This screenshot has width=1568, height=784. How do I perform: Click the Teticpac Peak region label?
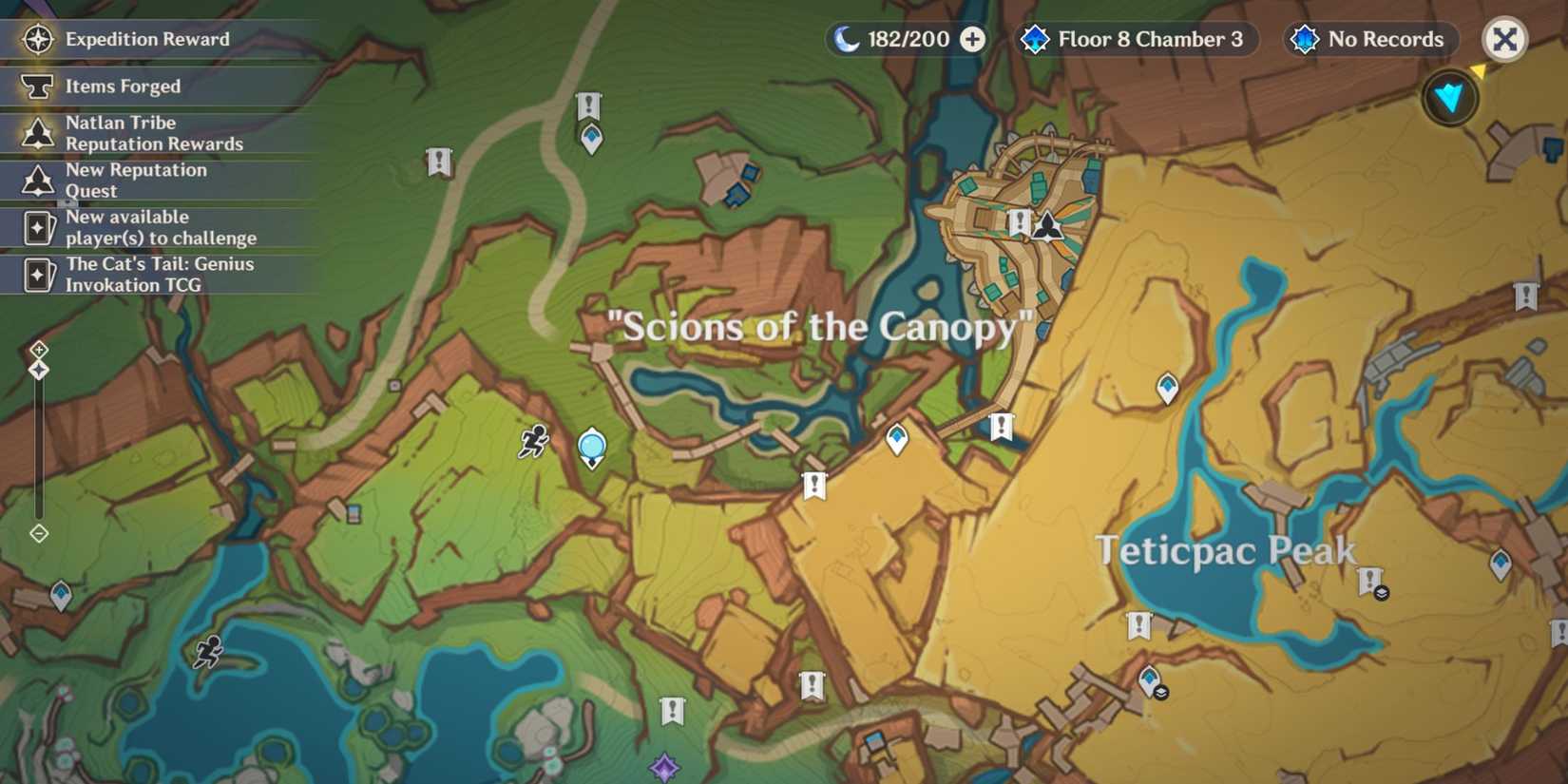coord(1227,549)
